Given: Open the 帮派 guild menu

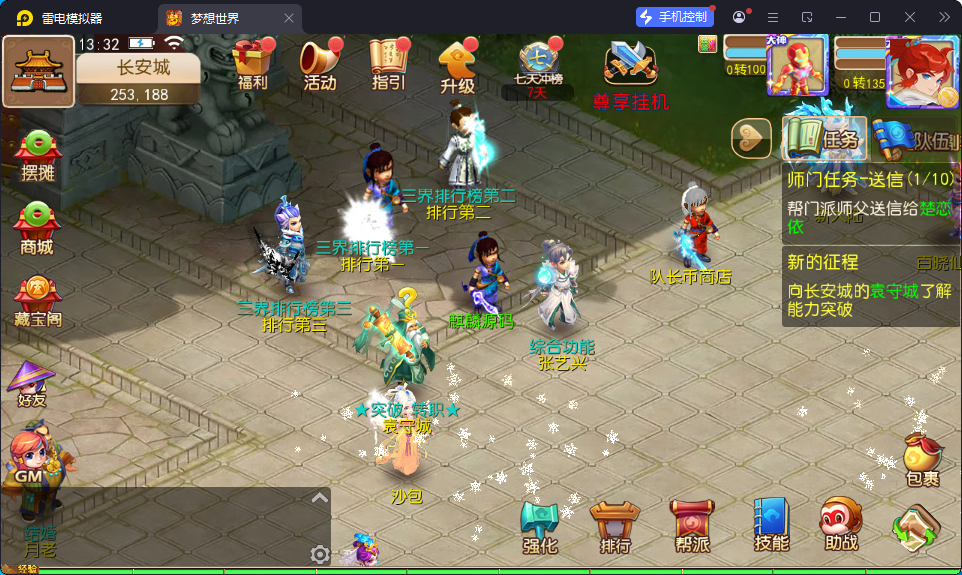Looking at the screenshot, I should pos(692,527).
